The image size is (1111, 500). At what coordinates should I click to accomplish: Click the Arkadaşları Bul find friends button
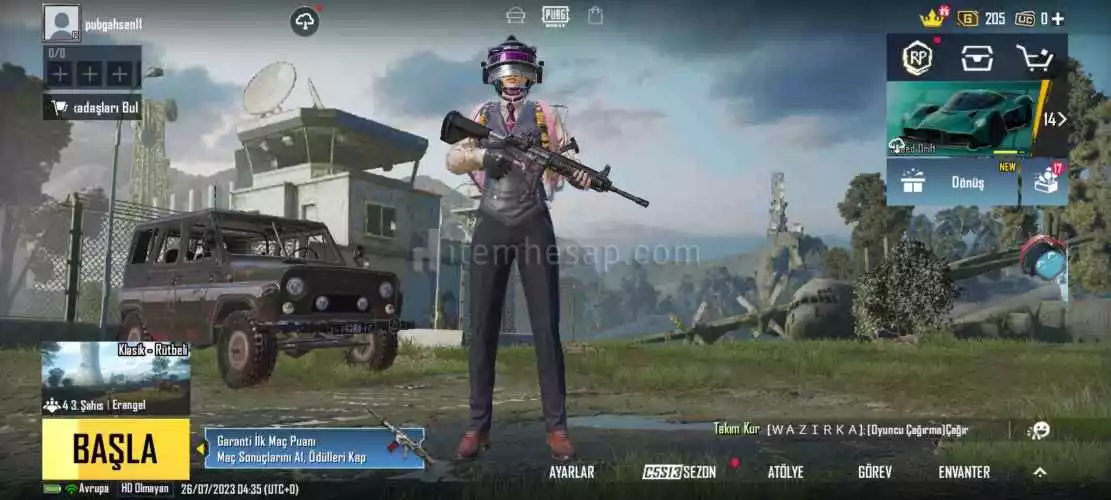[92, 108]
